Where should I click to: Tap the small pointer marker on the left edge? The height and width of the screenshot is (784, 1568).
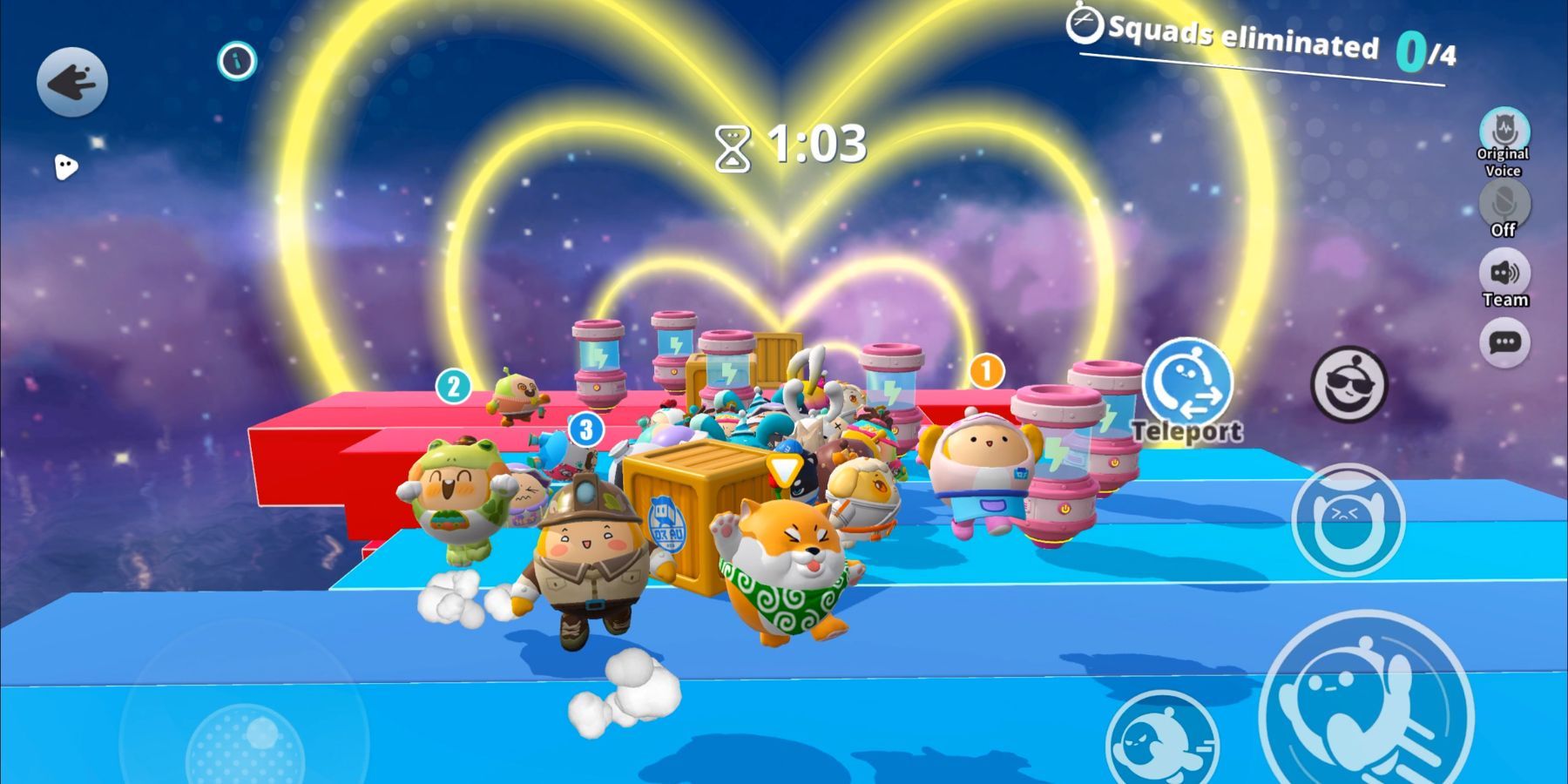65,166
